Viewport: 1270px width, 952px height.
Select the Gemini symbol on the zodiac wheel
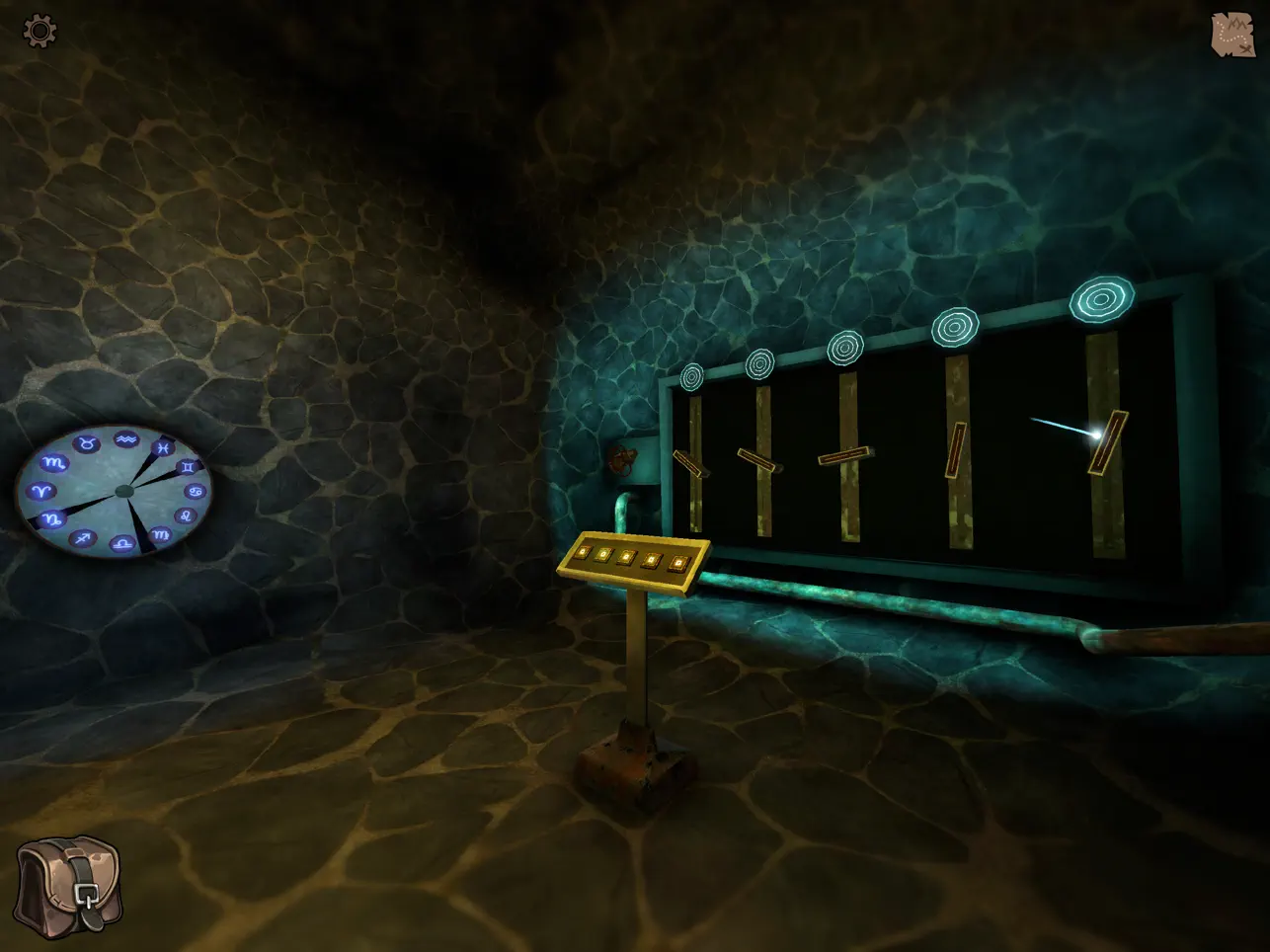click(188, 467)
